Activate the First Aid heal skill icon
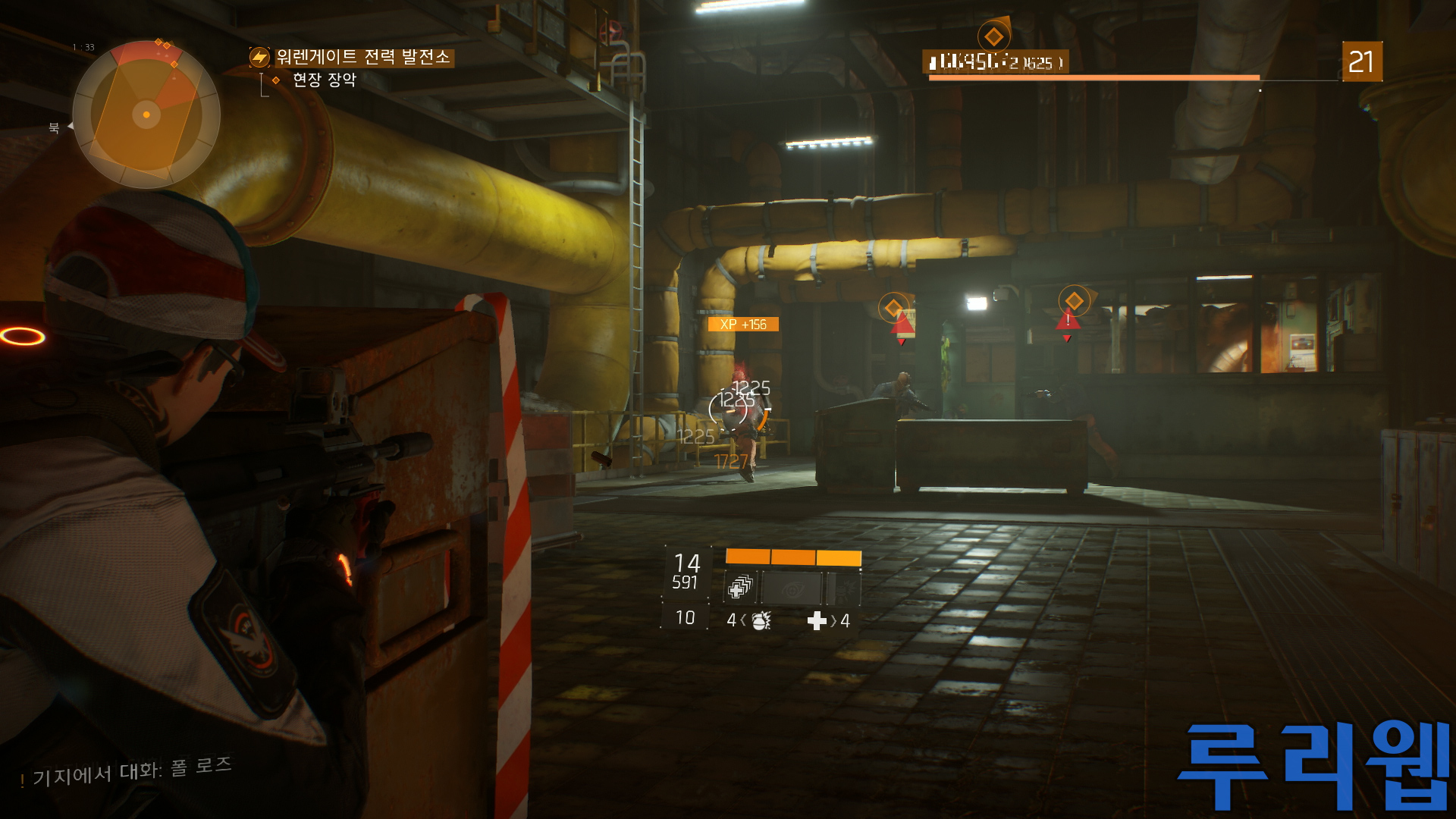Viewport: 1456px width, 819px height. pos(739,588)
